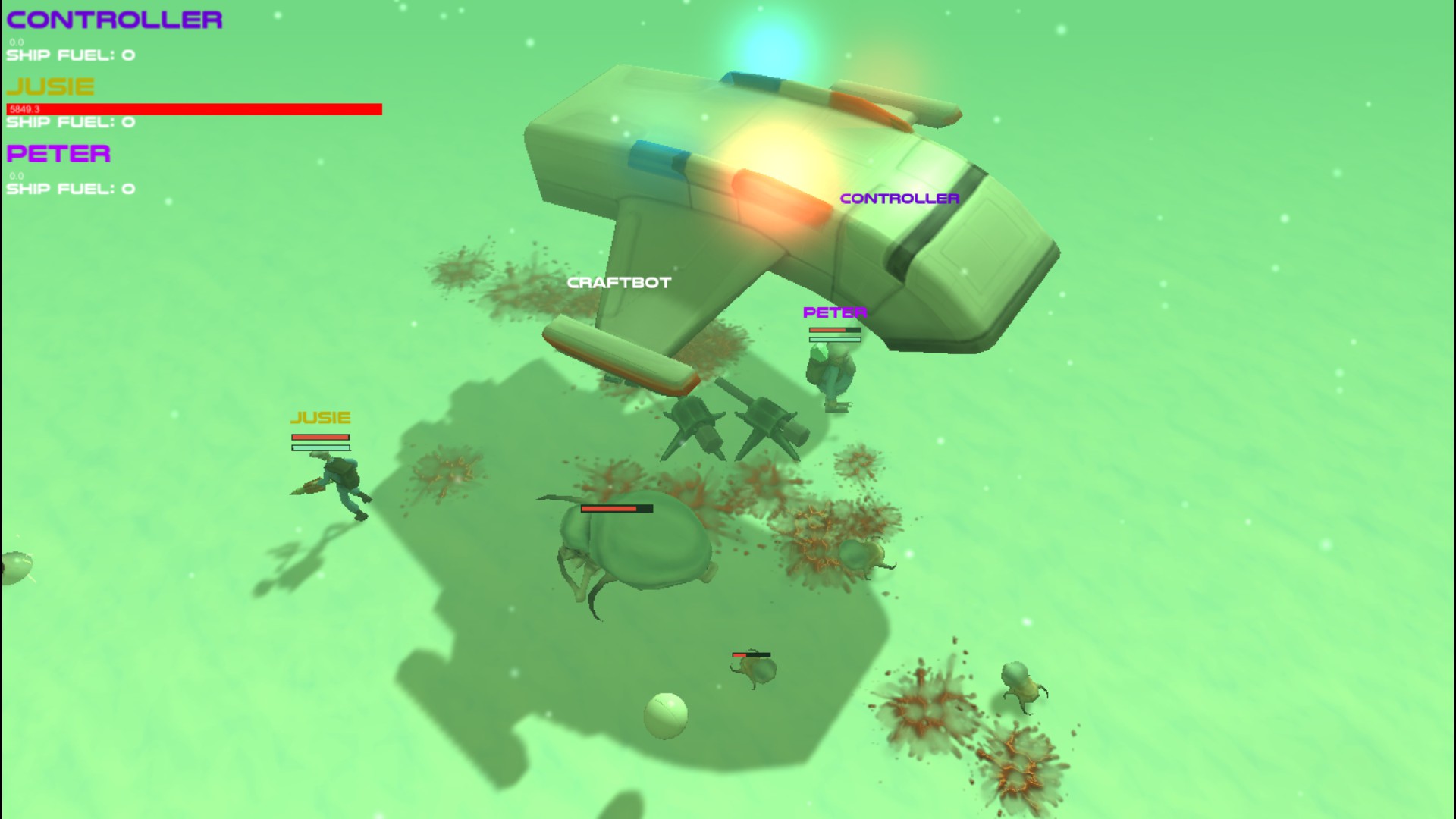
Task: Select the CONTROLLER entry in the player list
Action: [114, 19]
